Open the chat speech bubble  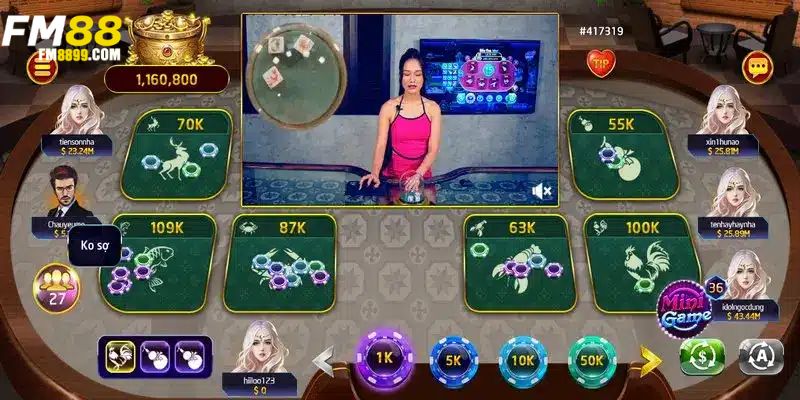pyautogui.click(x=757, y=67)
